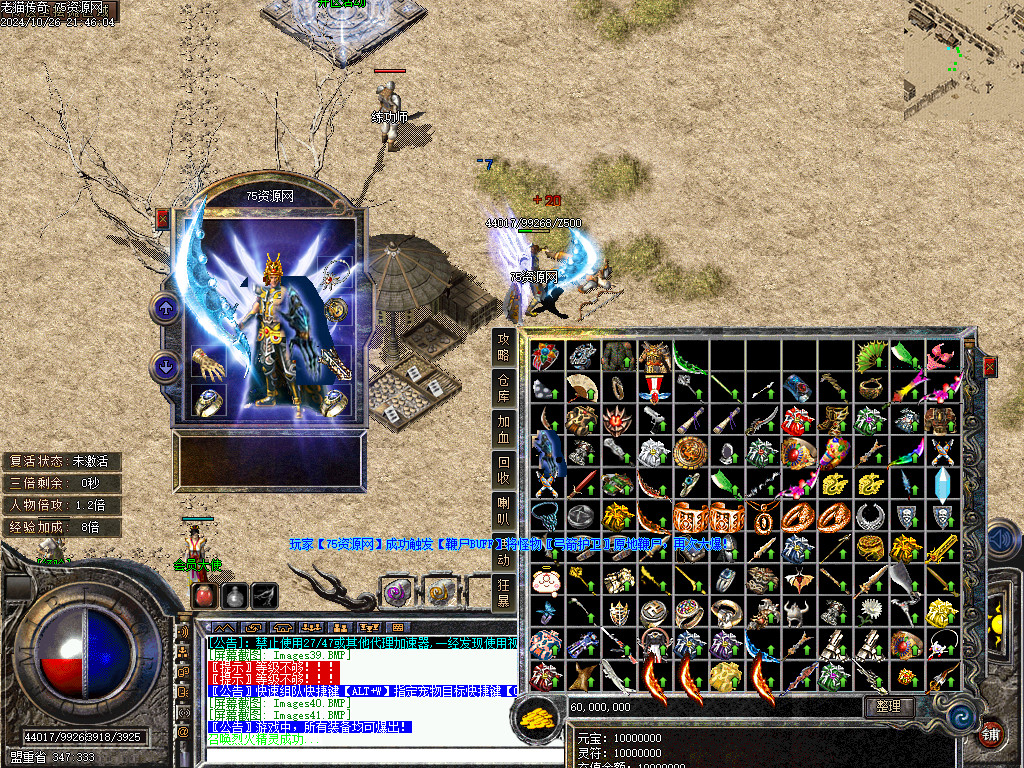The height and width of the screenshot is (768, 1024).
Task: Select the pink pig pet item
Action: [x=545, y=580]
